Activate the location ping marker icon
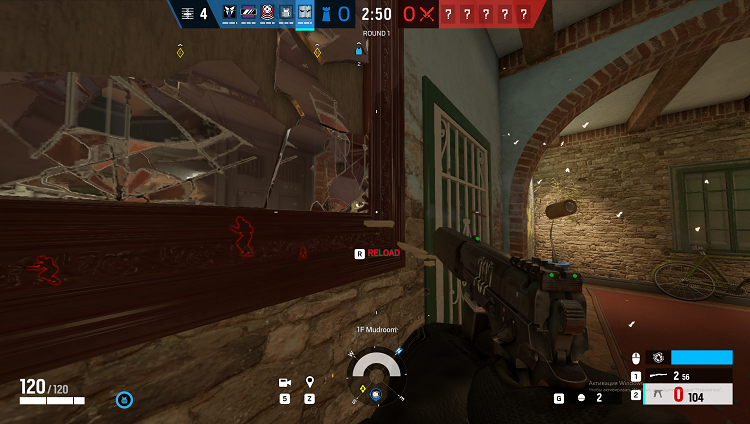This screenshot has height=424, width=750. point(310,382)
